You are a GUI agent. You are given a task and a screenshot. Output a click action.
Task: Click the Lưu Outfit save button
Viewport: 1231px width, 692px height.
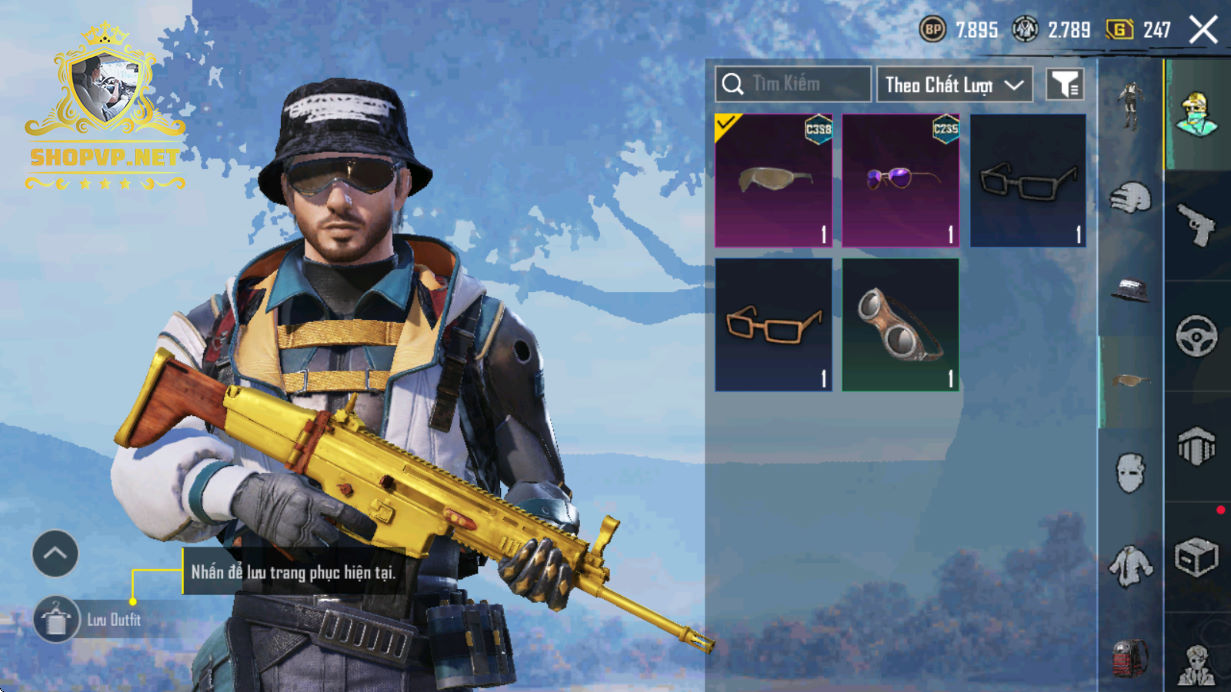(56, 620)
